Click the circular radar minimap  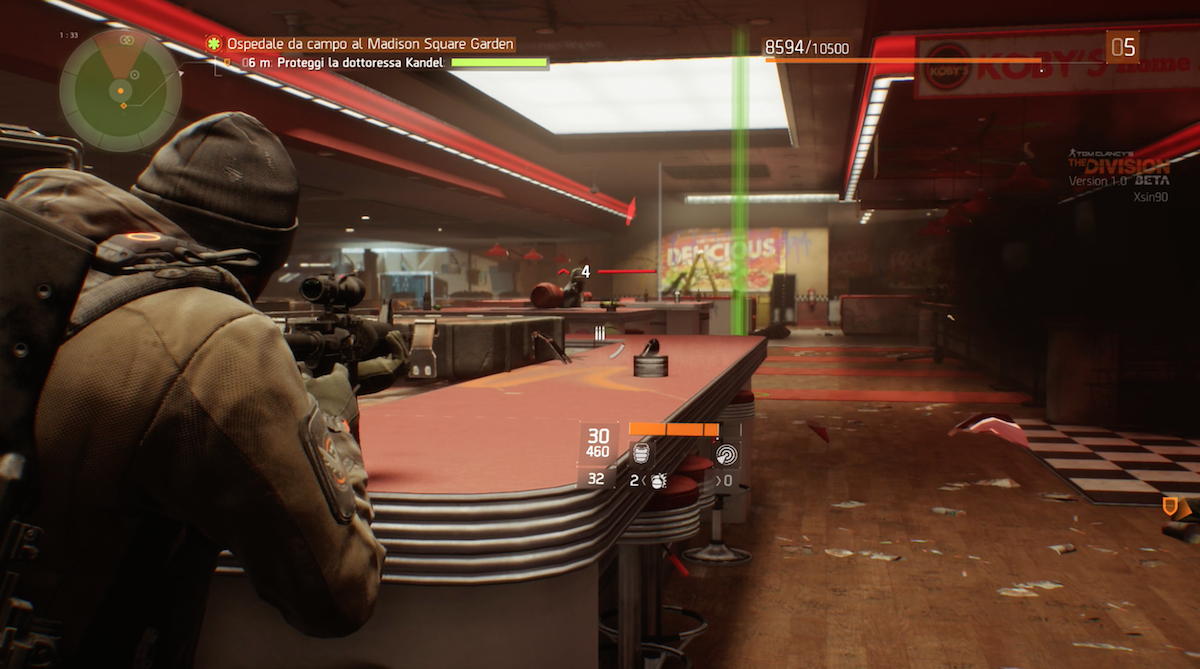(119, 89)
